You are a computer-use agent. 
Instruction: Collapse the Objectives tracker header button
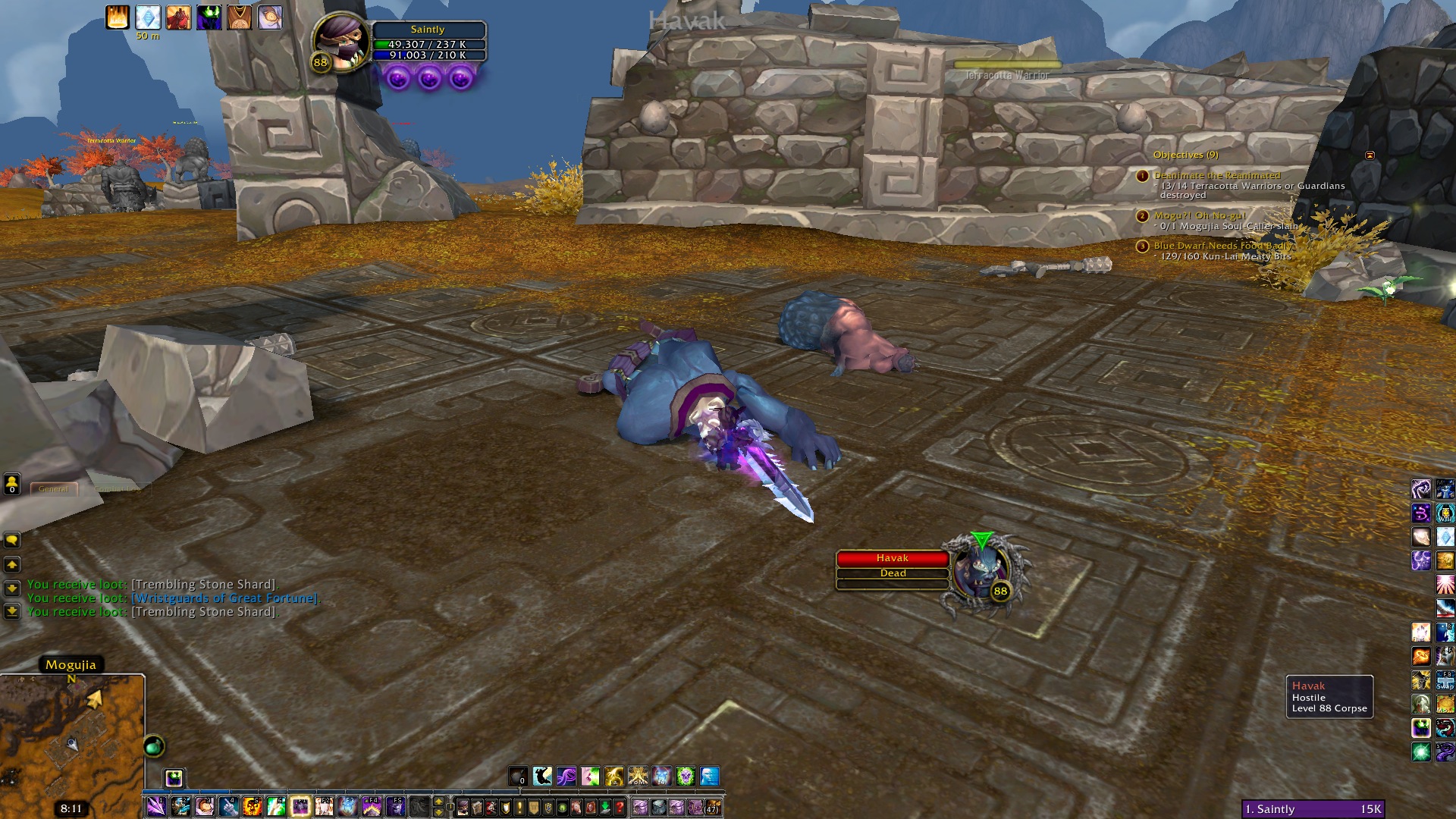[x=1370, y=155]
